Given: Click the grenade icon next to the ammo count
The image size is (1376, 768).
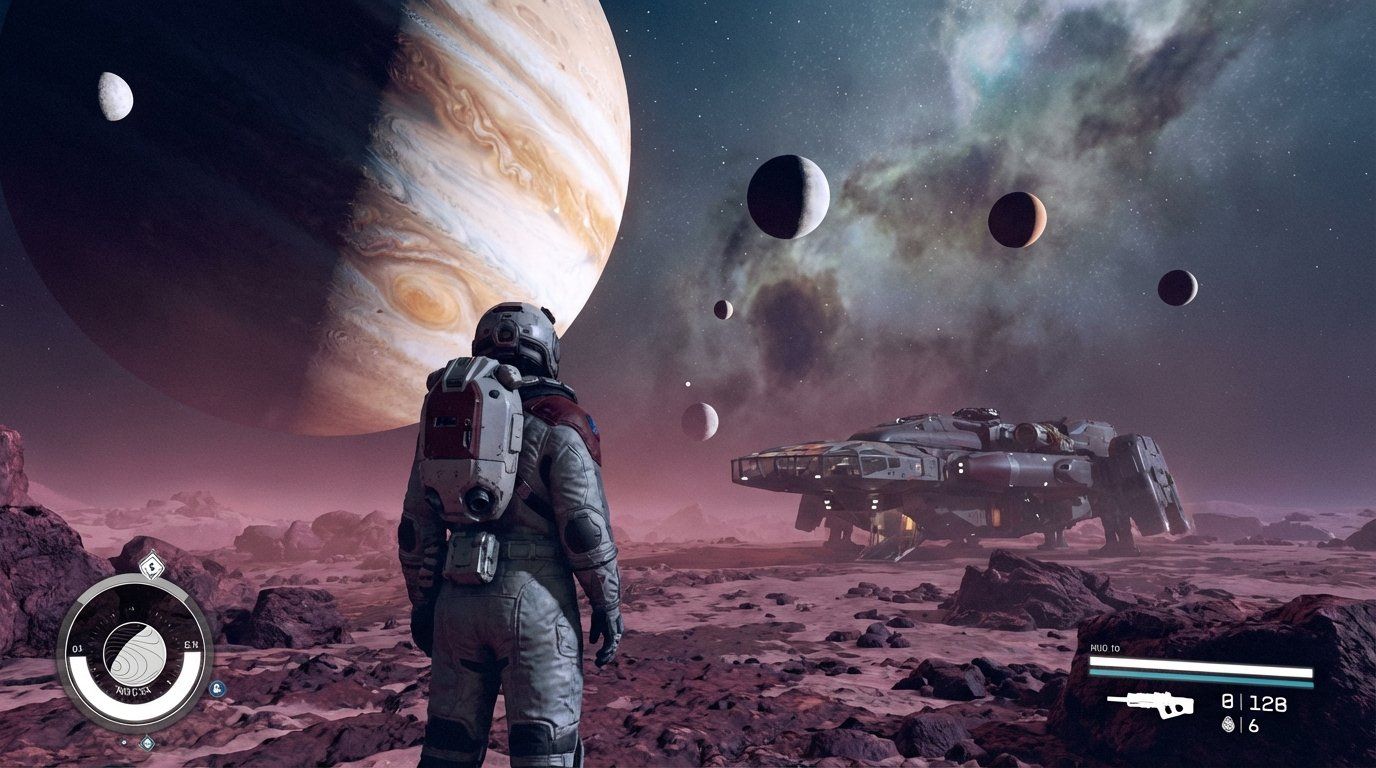Looking at the screenshot, I should [x=1228, y=723].
